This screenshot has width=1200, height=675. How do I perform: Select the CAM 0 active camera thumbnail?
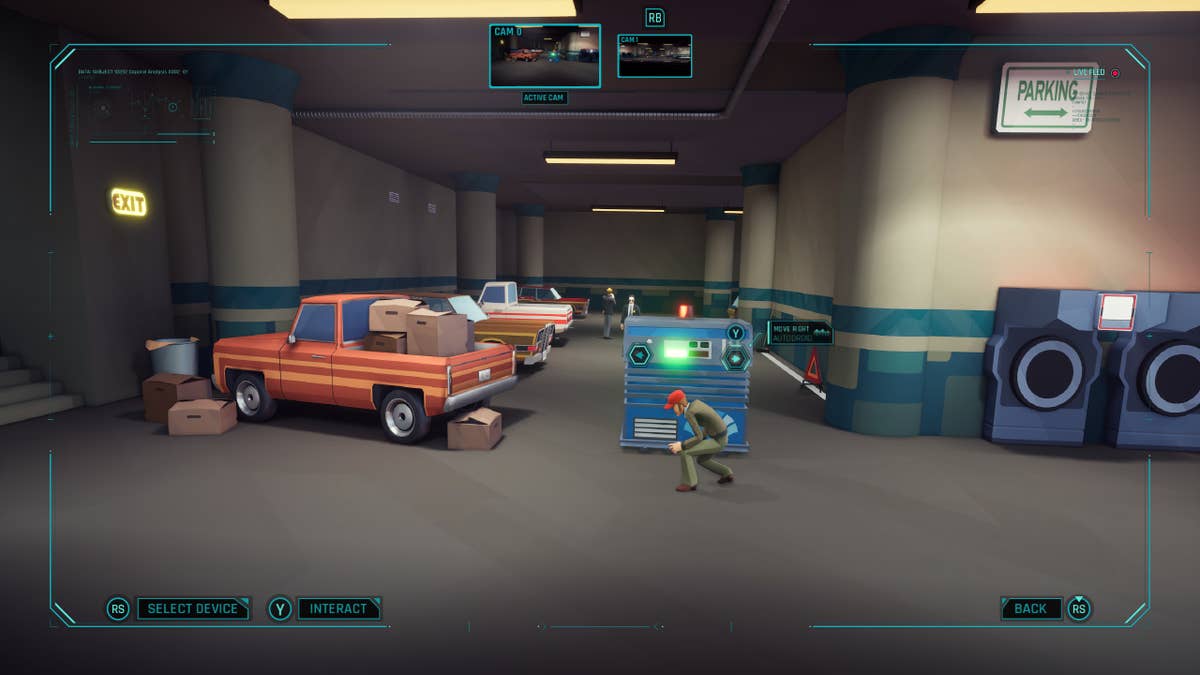545,56
